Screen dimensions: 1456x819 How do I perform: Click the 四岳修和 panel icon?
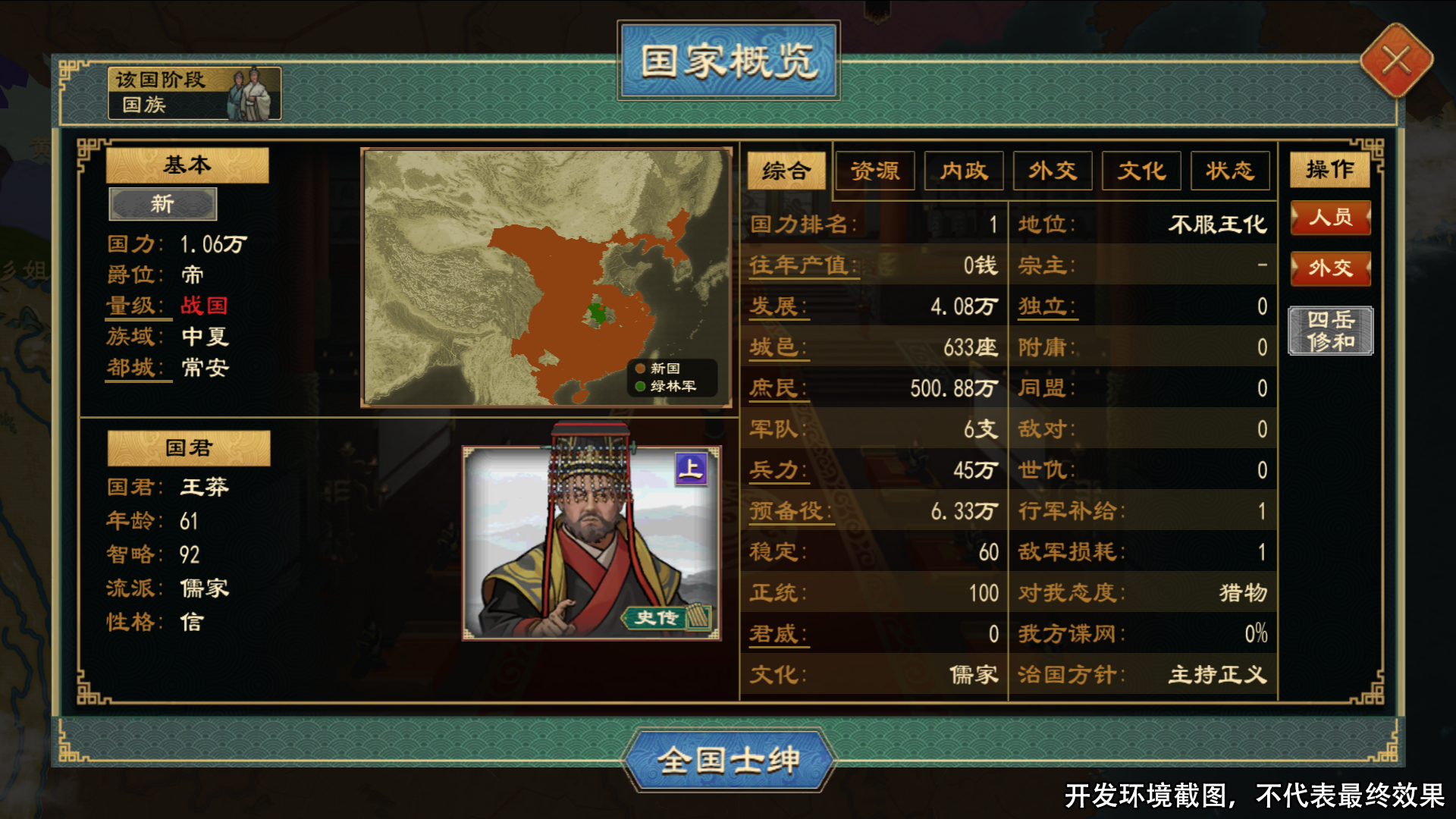(x=1331, y=331)
